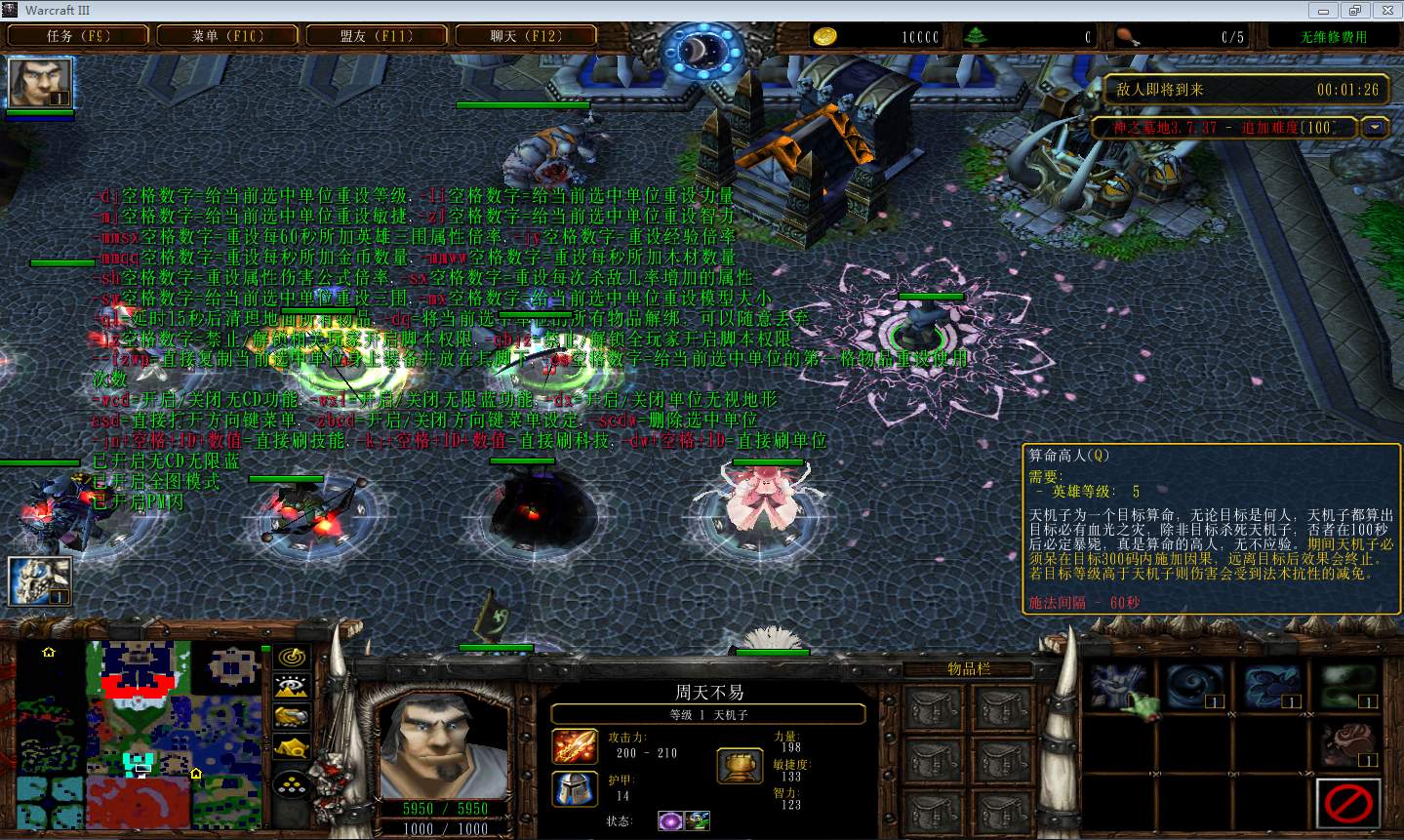Choose the blue fish-shaped skill icon

1270,685
